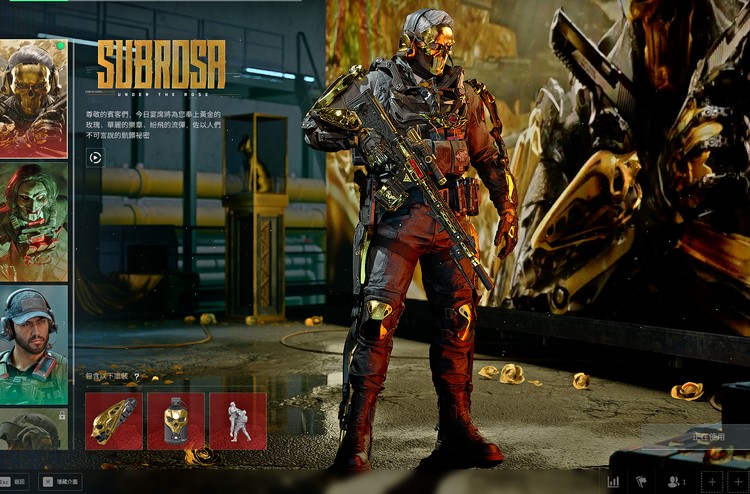This screenshot has width=750, height=494.
Task: View the gold skull knuckle item tile
Action: point(113,420)
